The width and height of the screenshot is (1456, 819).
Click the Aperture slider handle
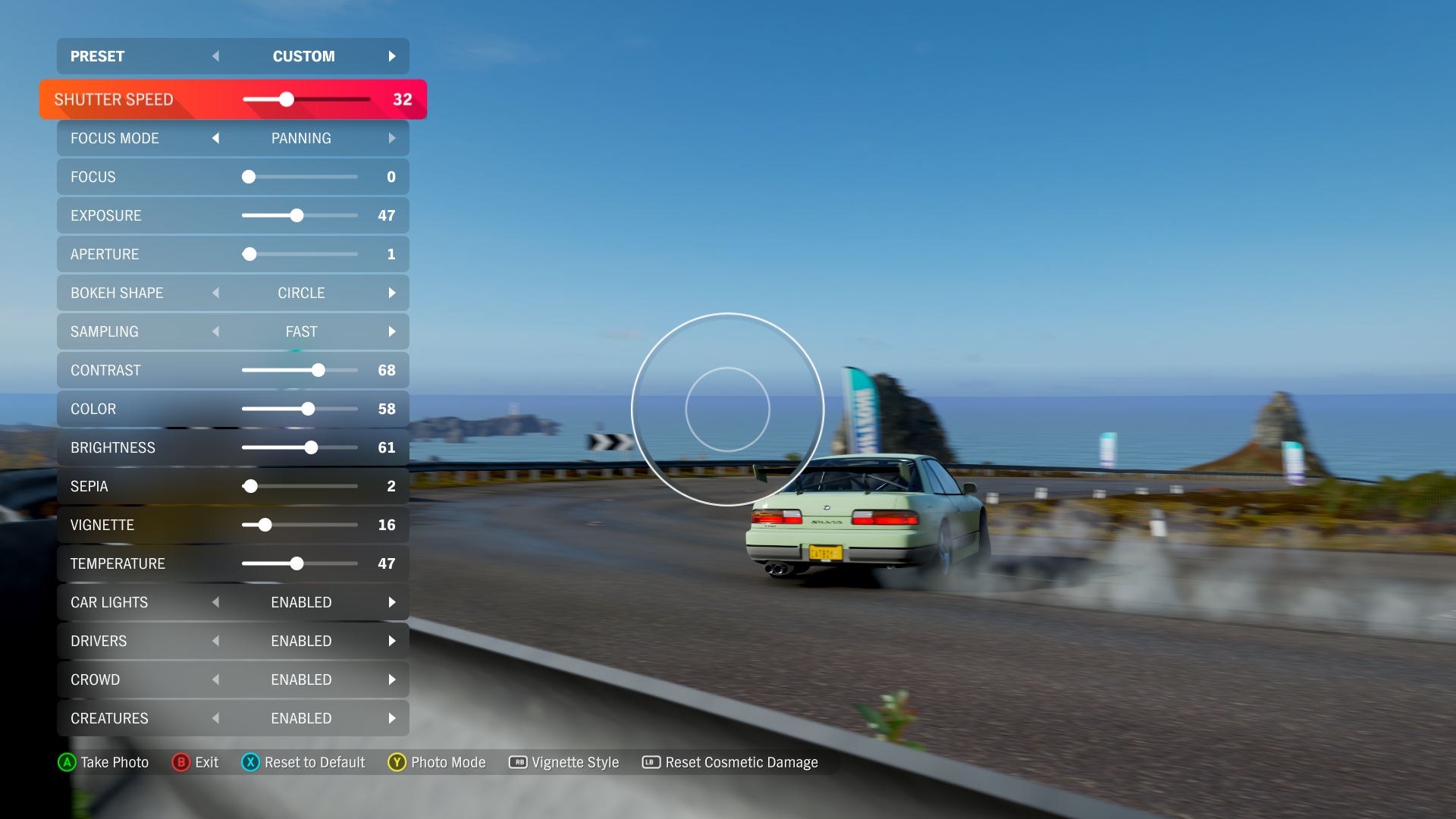click(x=249, y=254)
